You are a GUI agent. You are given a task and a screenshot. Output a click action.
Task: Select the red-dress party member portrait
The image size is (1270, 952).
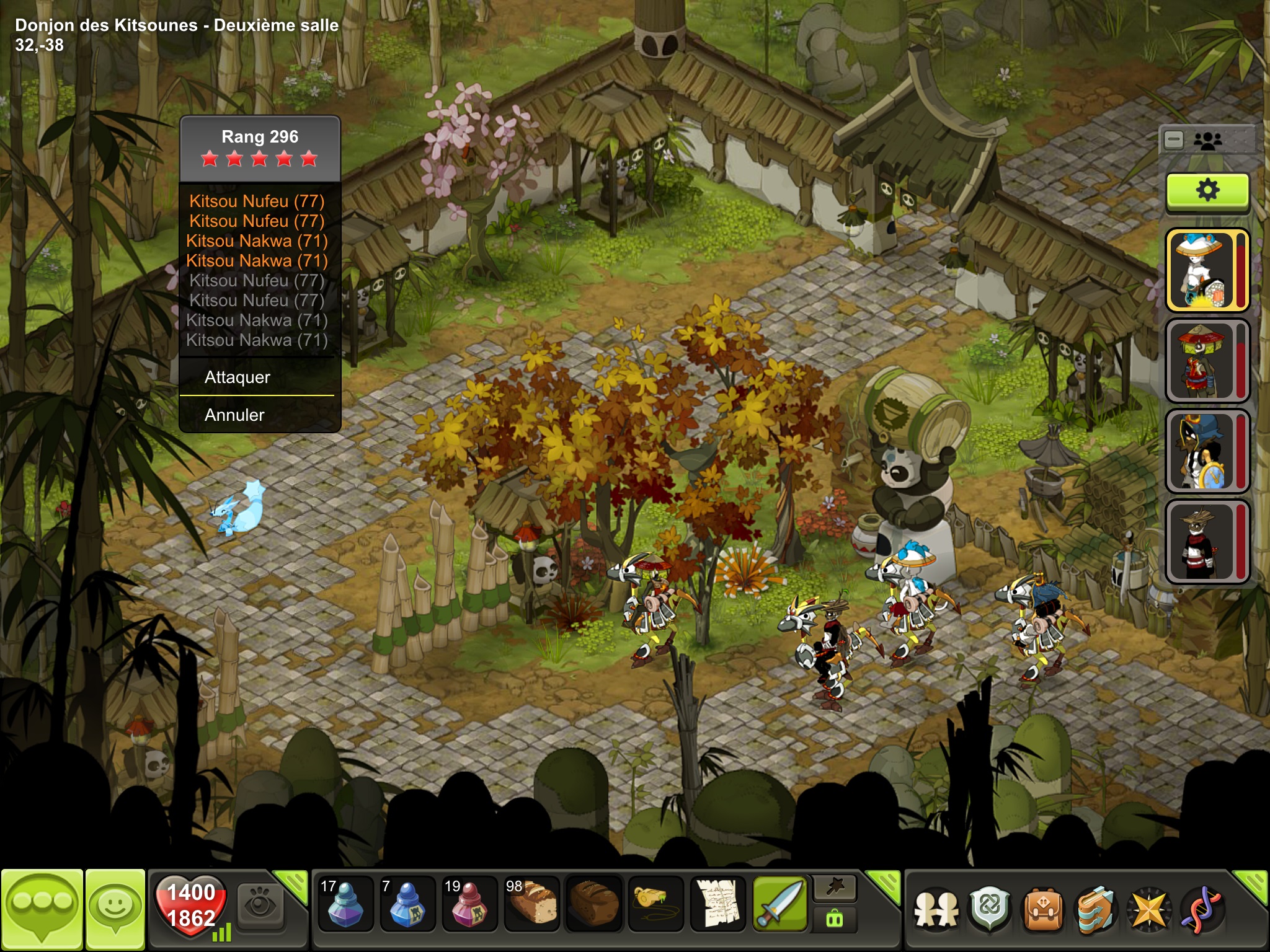click(1203, 361)
